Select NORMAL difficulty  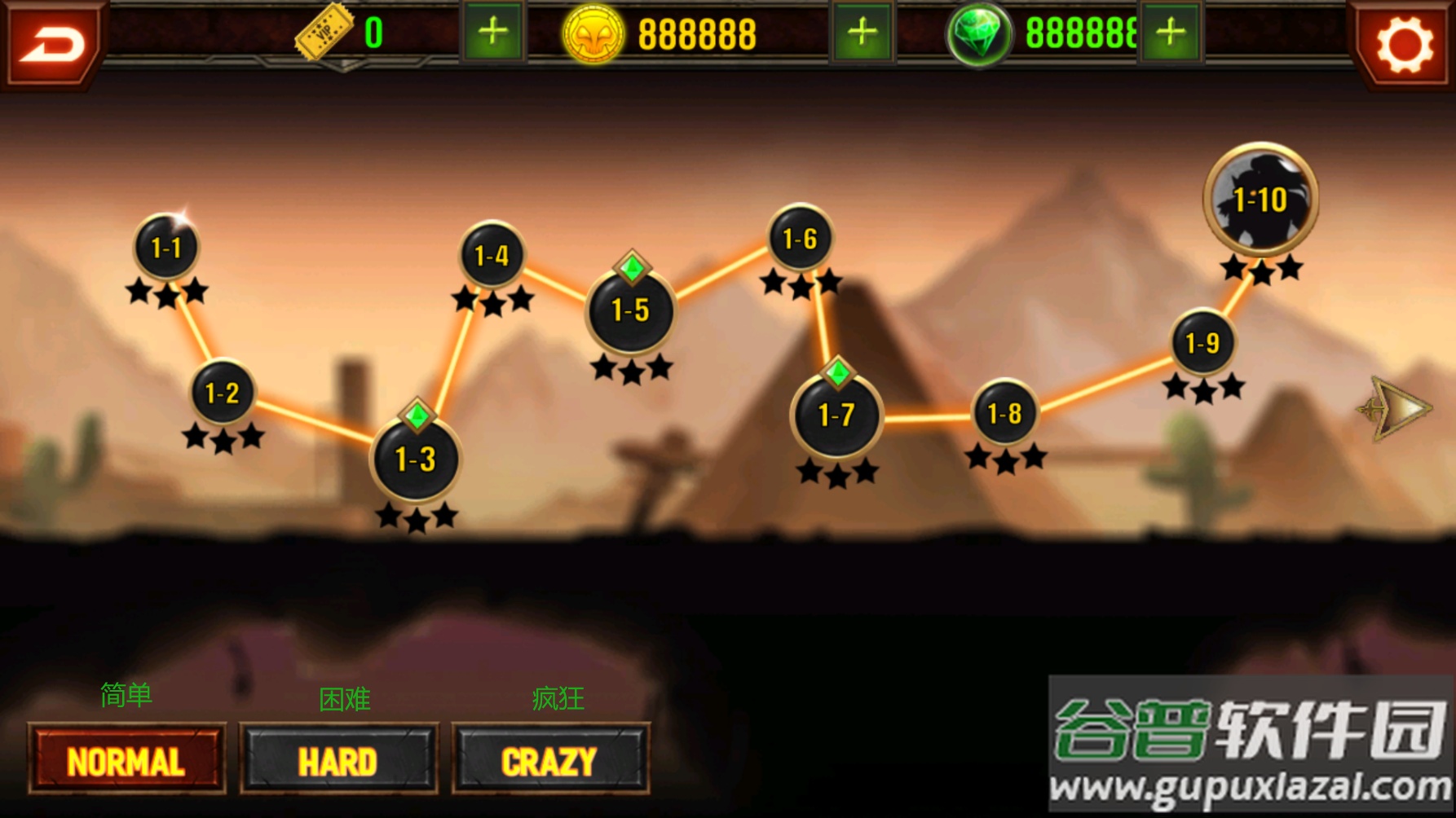[x=126, y=760]
